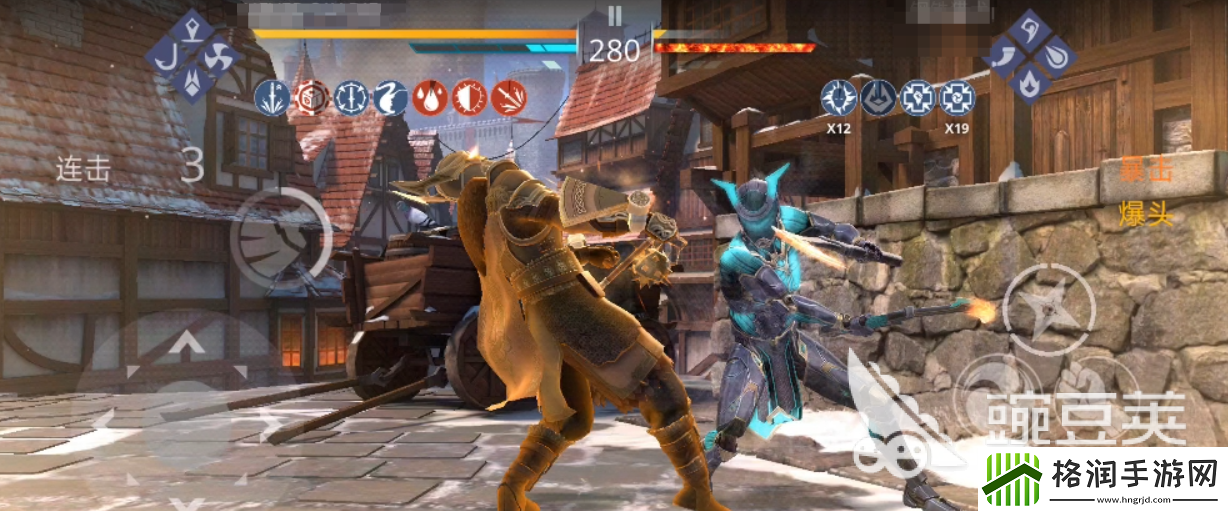Activate the circular shadow form button
Image resolution: width=1228 pixels, height=511 pixels.
[x=279, y=236]
